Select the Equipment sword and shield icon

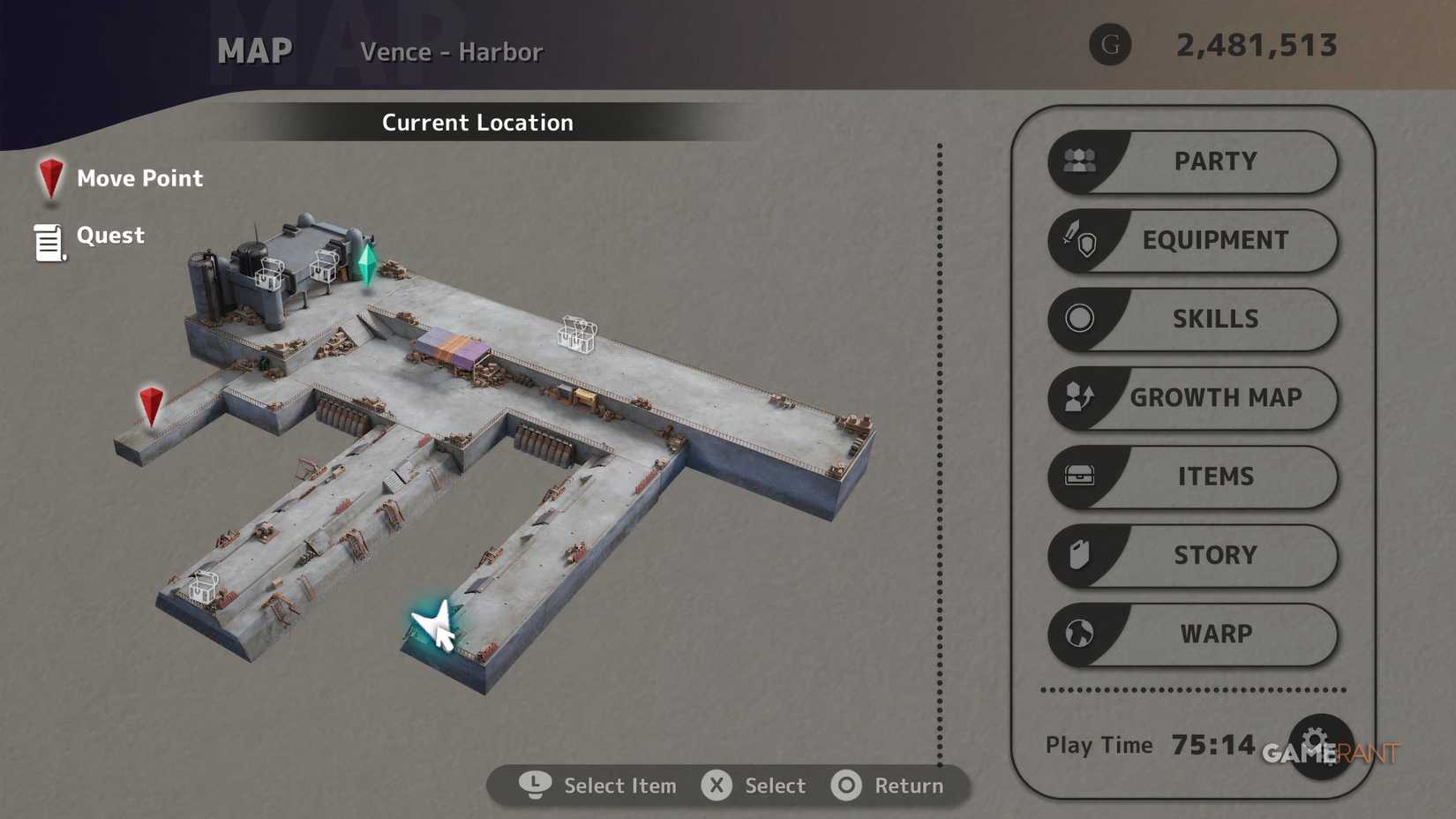point(1078,240)
